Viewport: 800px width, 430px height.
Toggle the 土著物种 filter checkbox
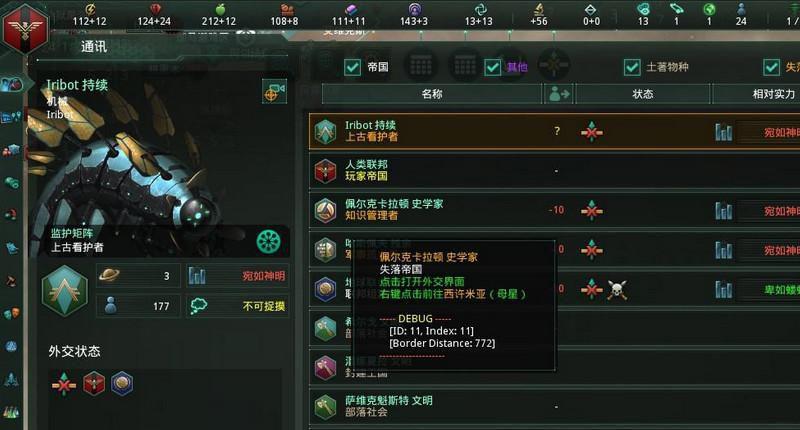pyautogui.click(x=632, y=67)
